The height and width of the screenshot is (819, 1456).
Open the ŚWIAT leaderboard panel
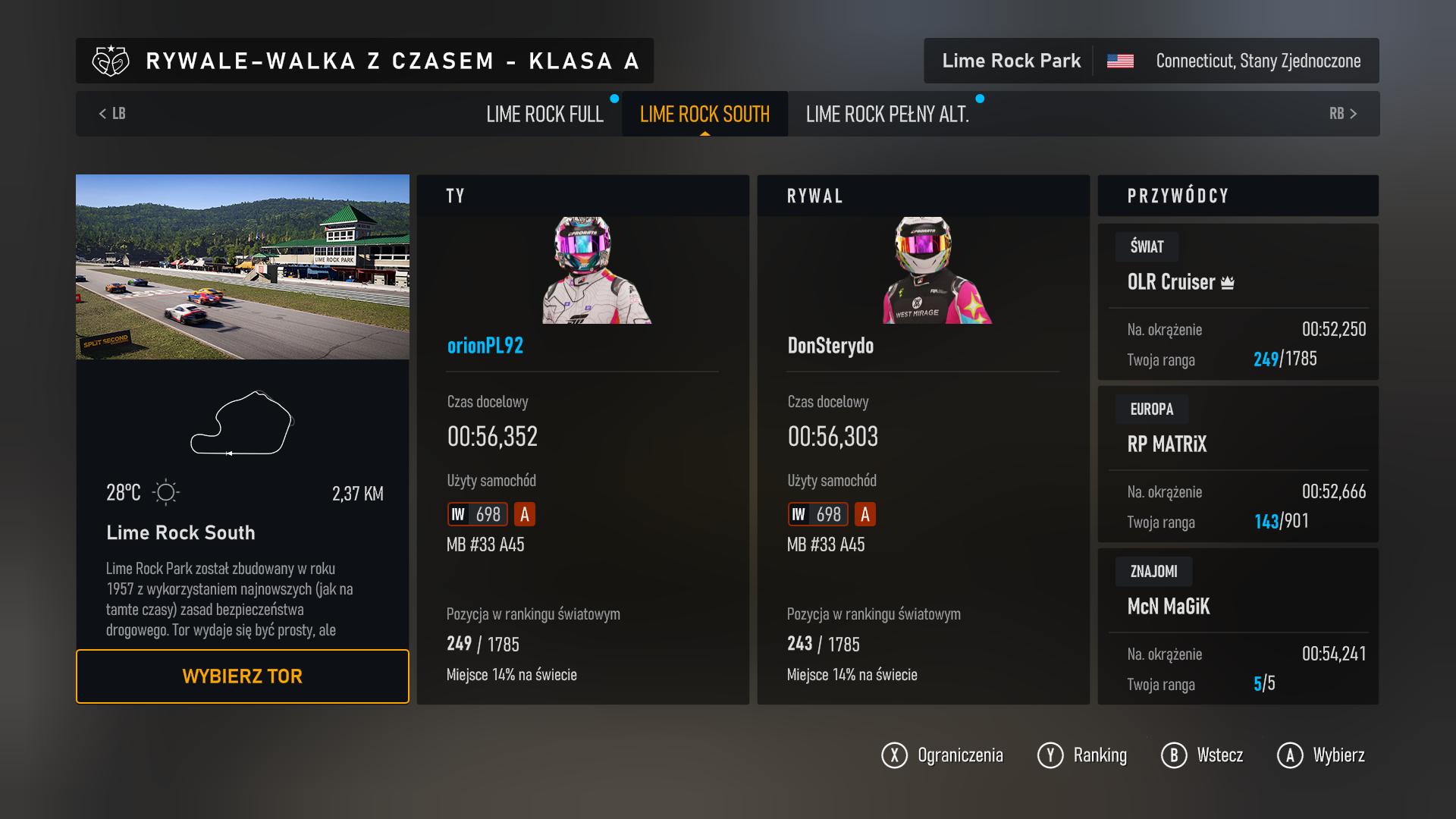pyautogui.click(x=1238, y=302)
